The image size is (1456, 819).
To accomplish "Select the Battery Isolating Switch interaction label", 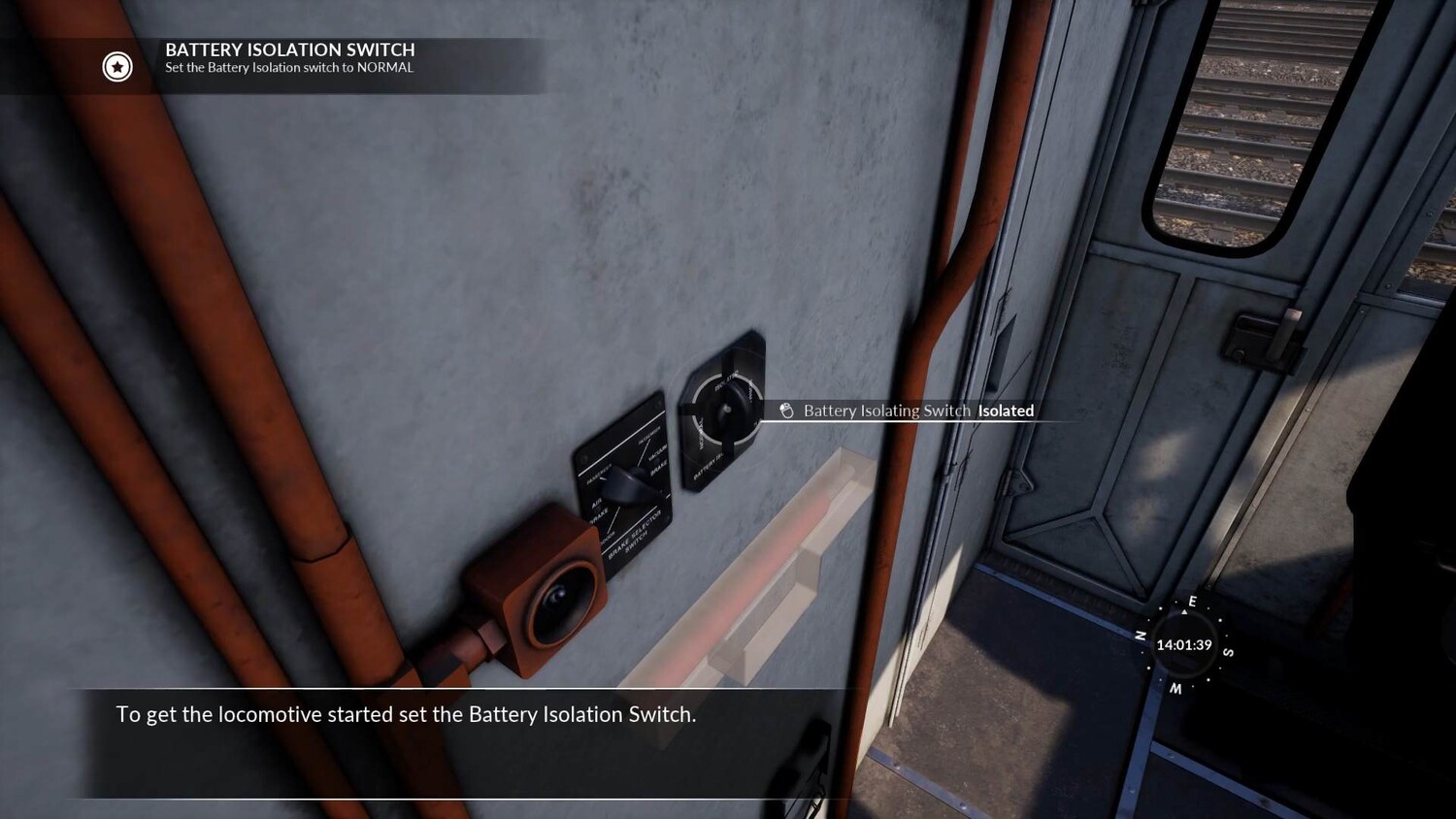I will [x=908, y=410].
